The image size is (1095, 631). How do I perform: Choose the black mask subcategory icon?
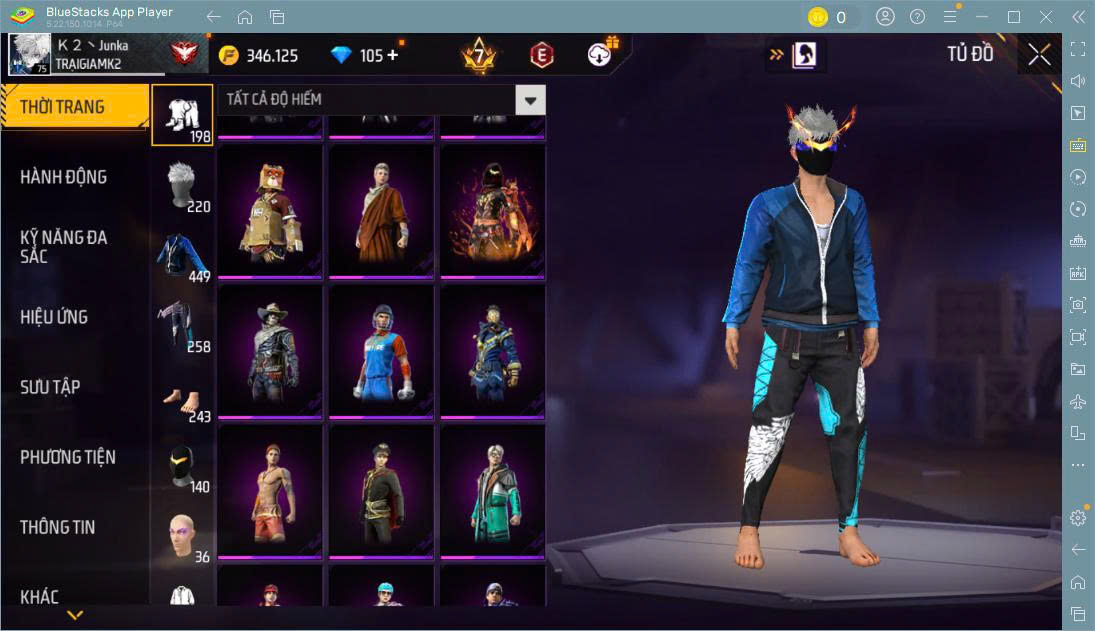[x=182, y=466]
